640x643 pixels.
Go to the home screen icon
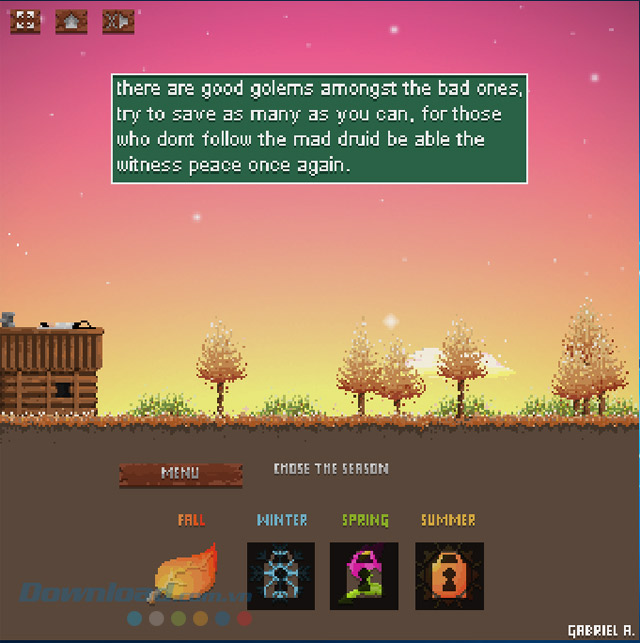tap(71, 21)
